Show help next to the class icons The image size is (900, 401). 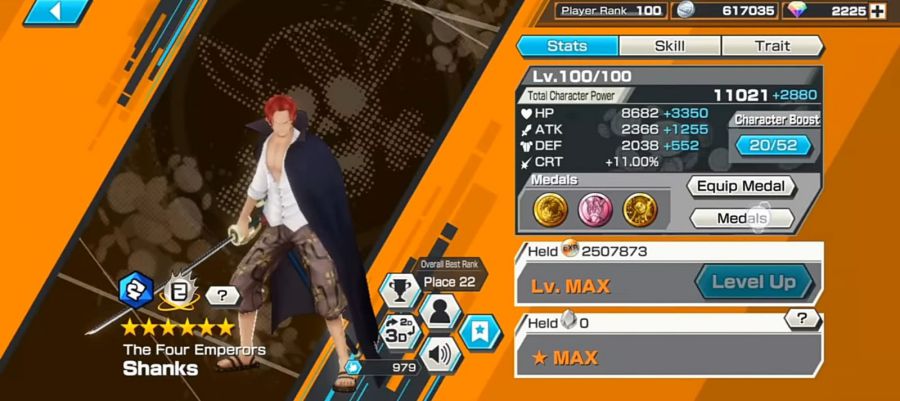tap(221, 295)
